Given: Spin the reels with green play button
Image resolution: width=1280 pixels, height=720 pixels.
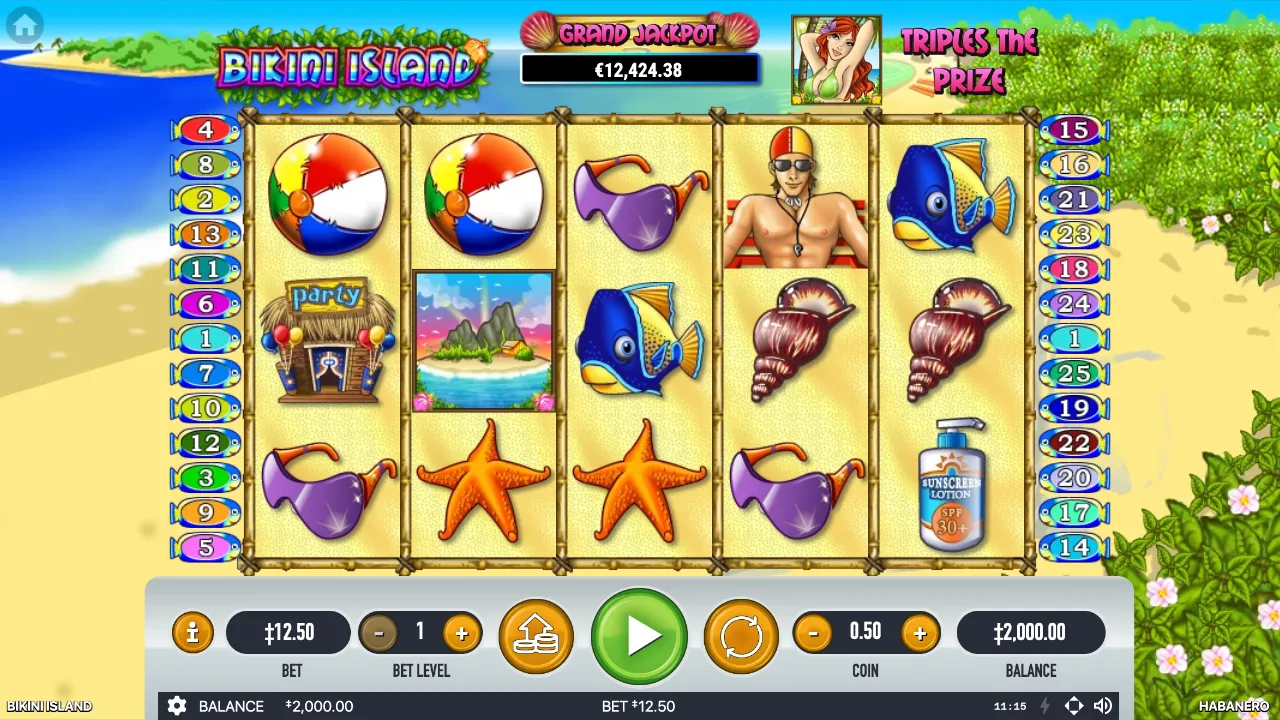Looking at the screenshot, I should pyautogui.click(x=639, y=636).
